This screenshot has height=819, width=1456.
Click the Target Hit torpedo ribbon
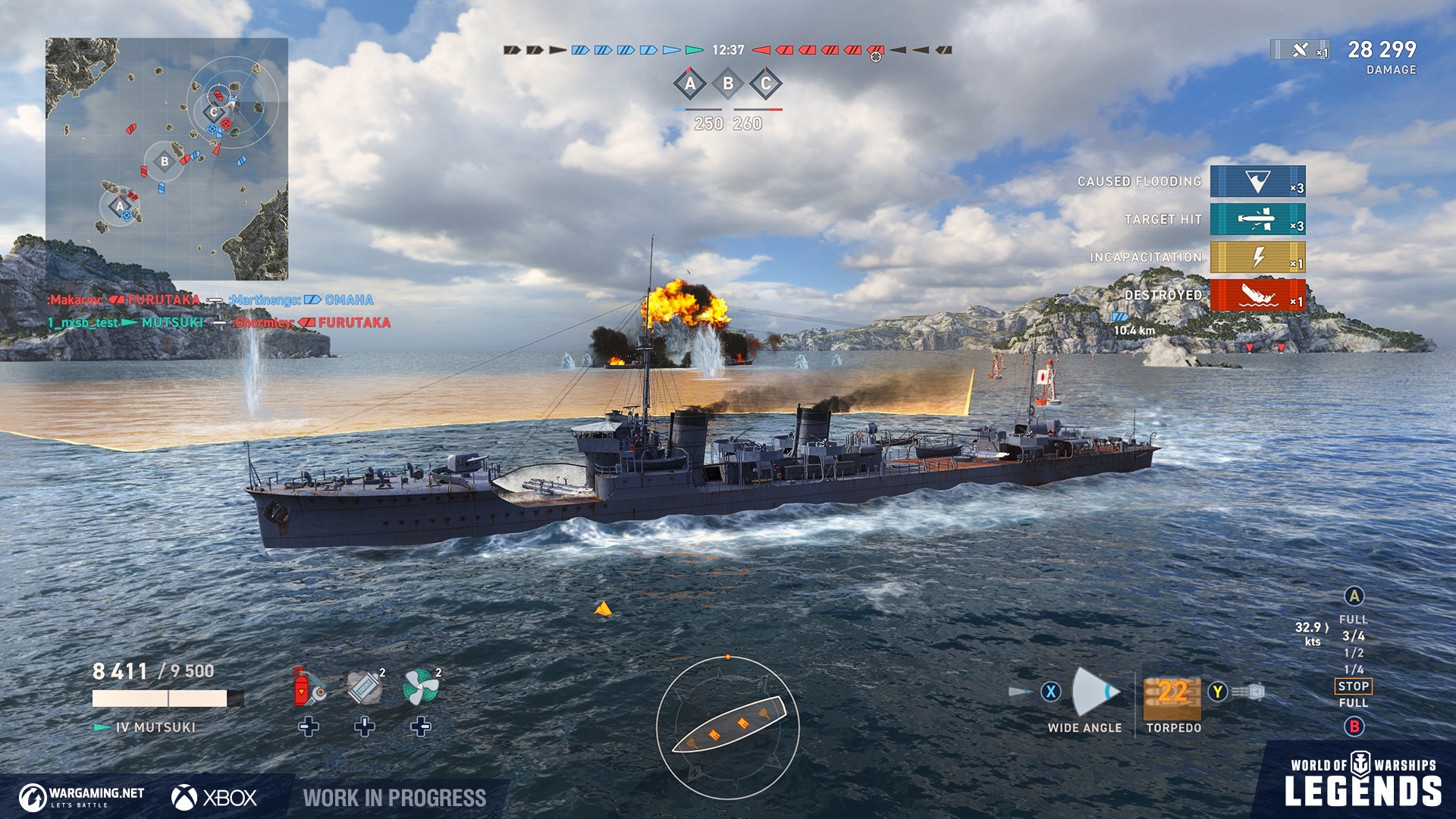click(1257, 220)
